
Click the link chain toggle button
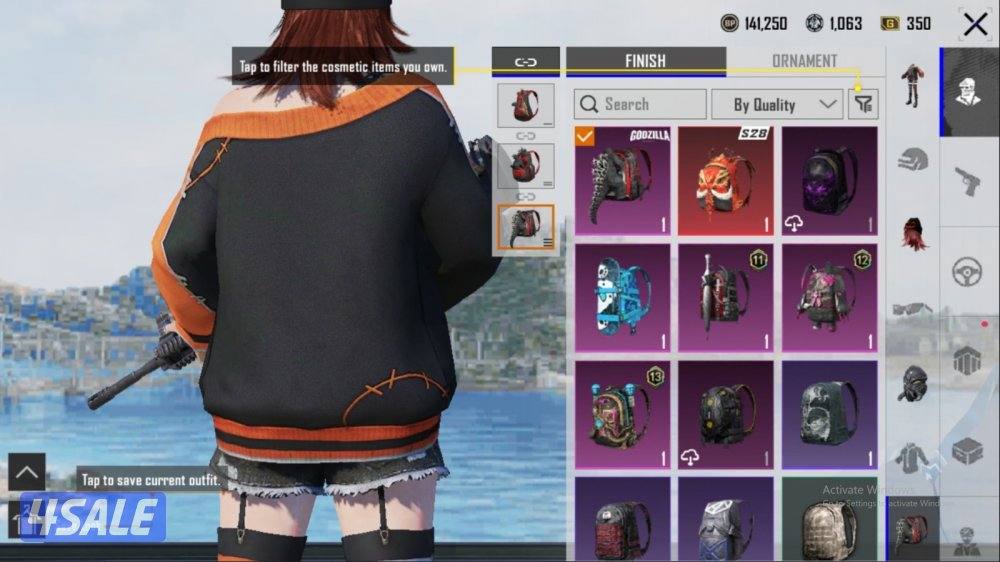525,61
